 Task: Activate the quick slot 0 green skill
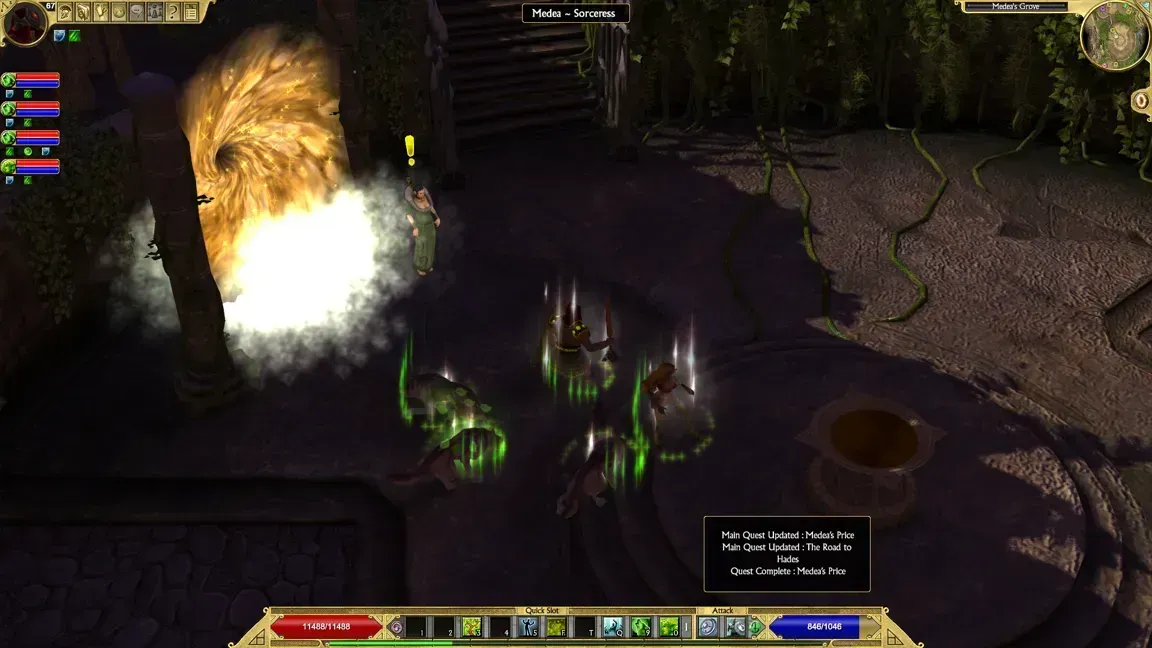coord(669,627)
